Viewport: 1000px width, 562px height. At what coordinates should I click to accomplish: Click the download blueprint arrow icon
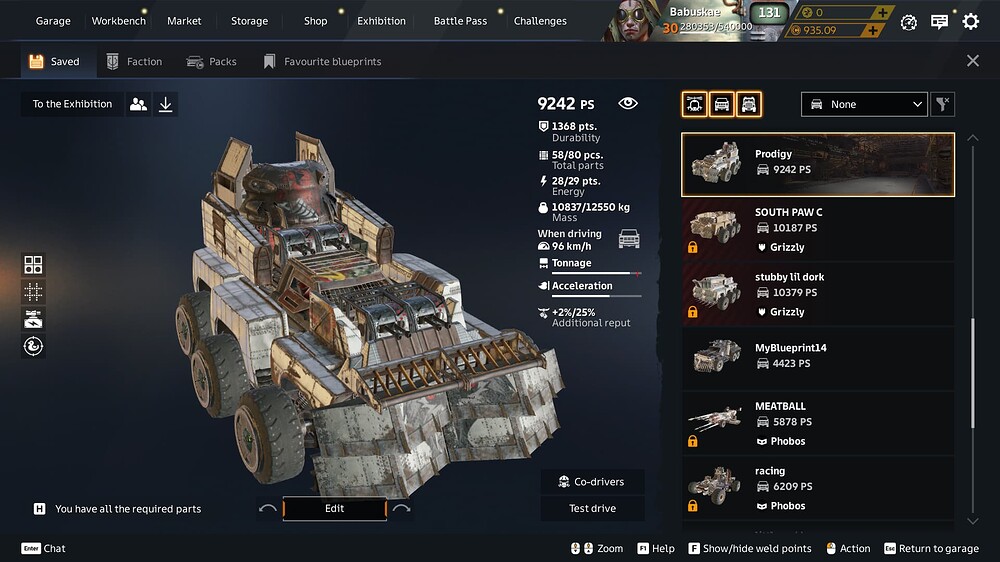(x=166, y=104)
